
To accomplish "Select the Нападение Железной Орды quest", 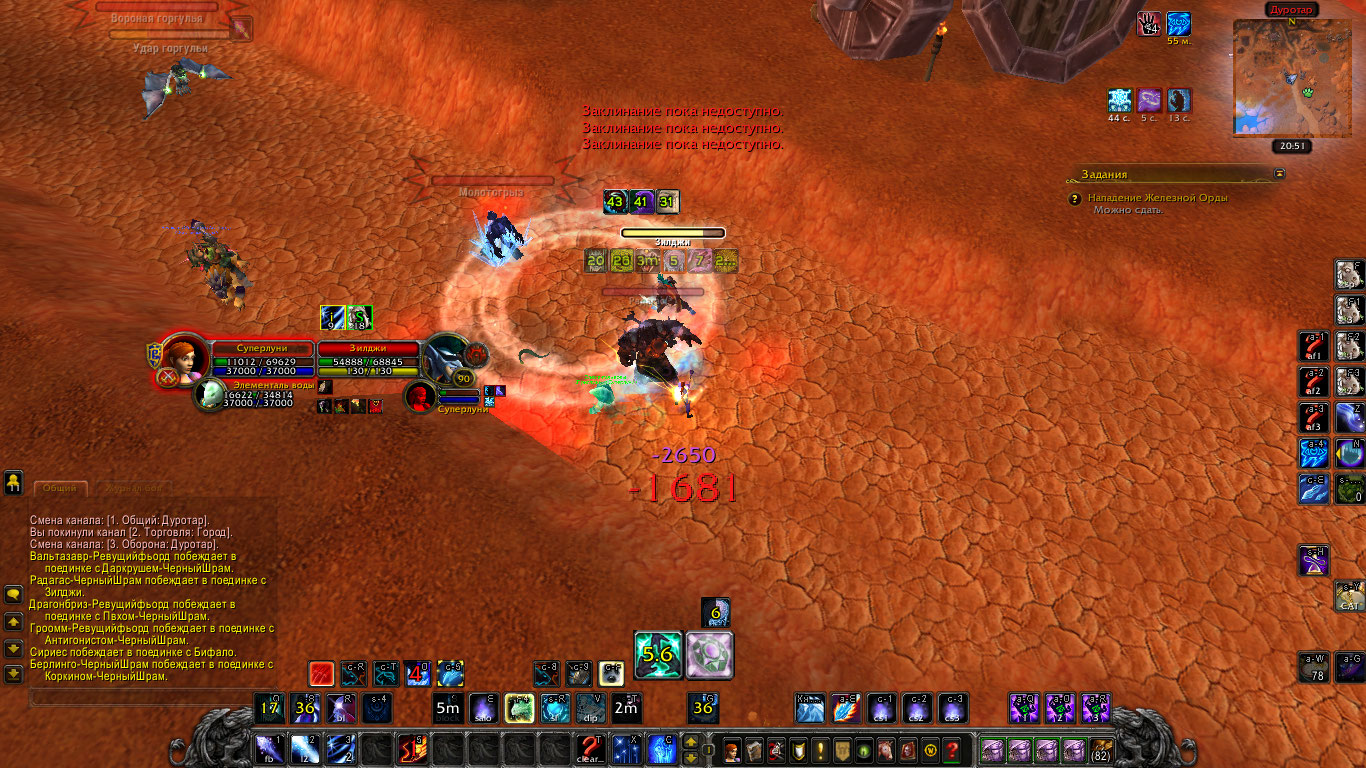I will pos(1160,198).
